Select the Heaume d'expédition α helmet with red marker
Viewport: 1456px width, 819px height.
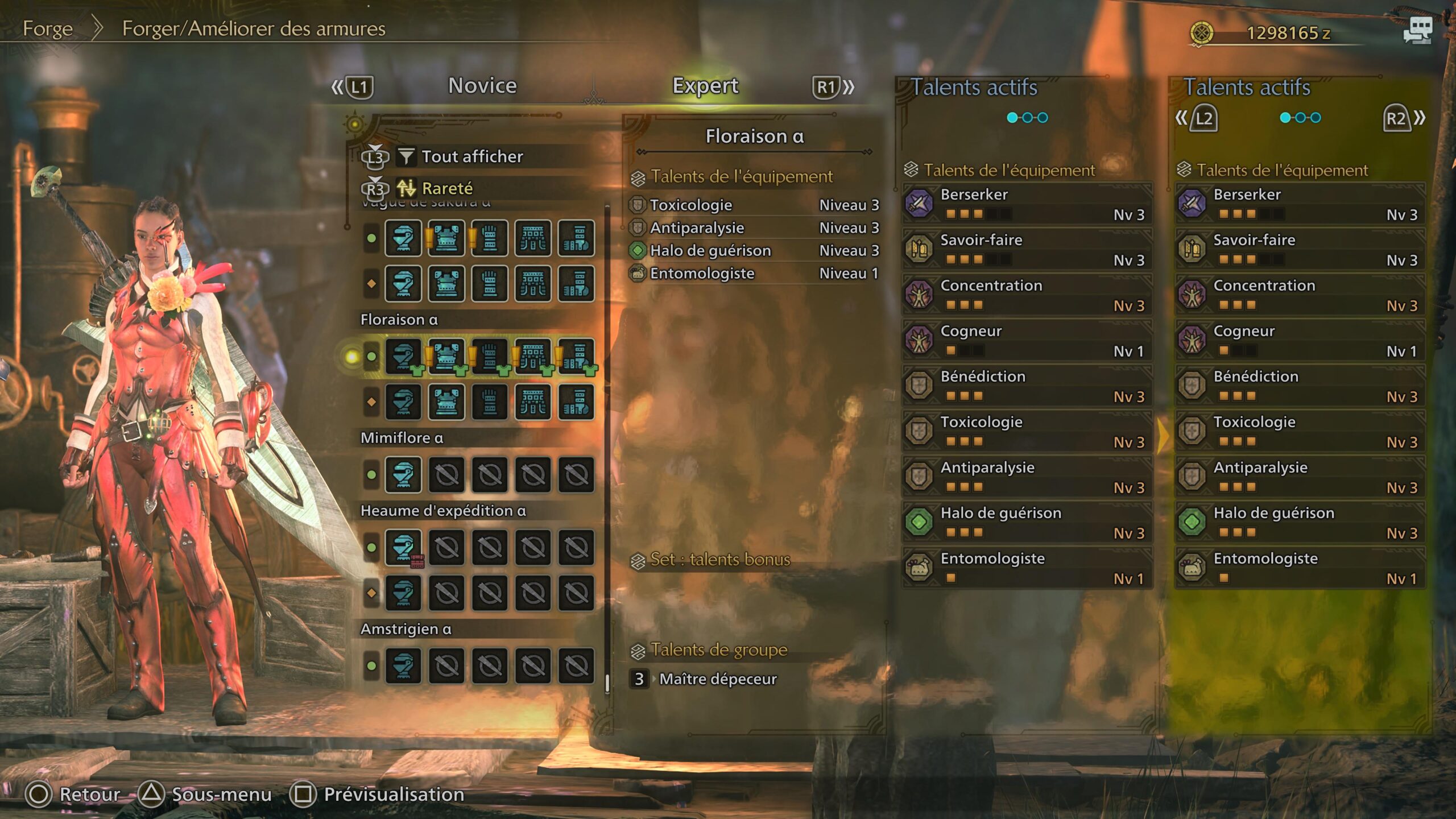click(x=403, y=547)
